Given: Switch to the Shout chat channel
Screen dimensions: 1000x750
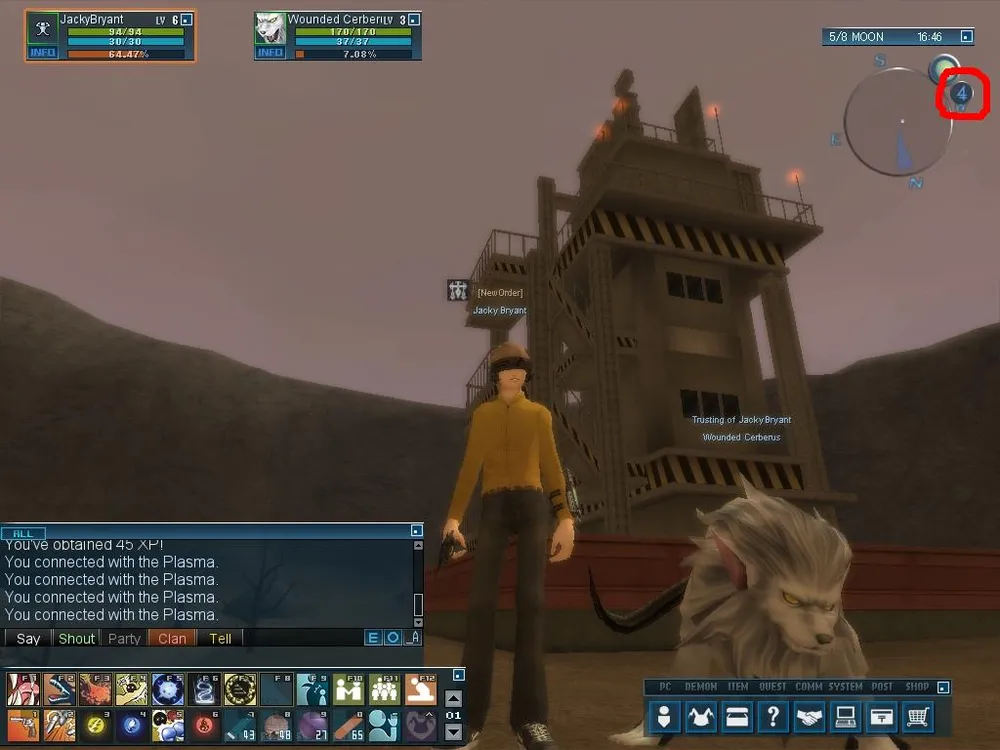Looking at the screenshot, I should click(x=77, y=638).
